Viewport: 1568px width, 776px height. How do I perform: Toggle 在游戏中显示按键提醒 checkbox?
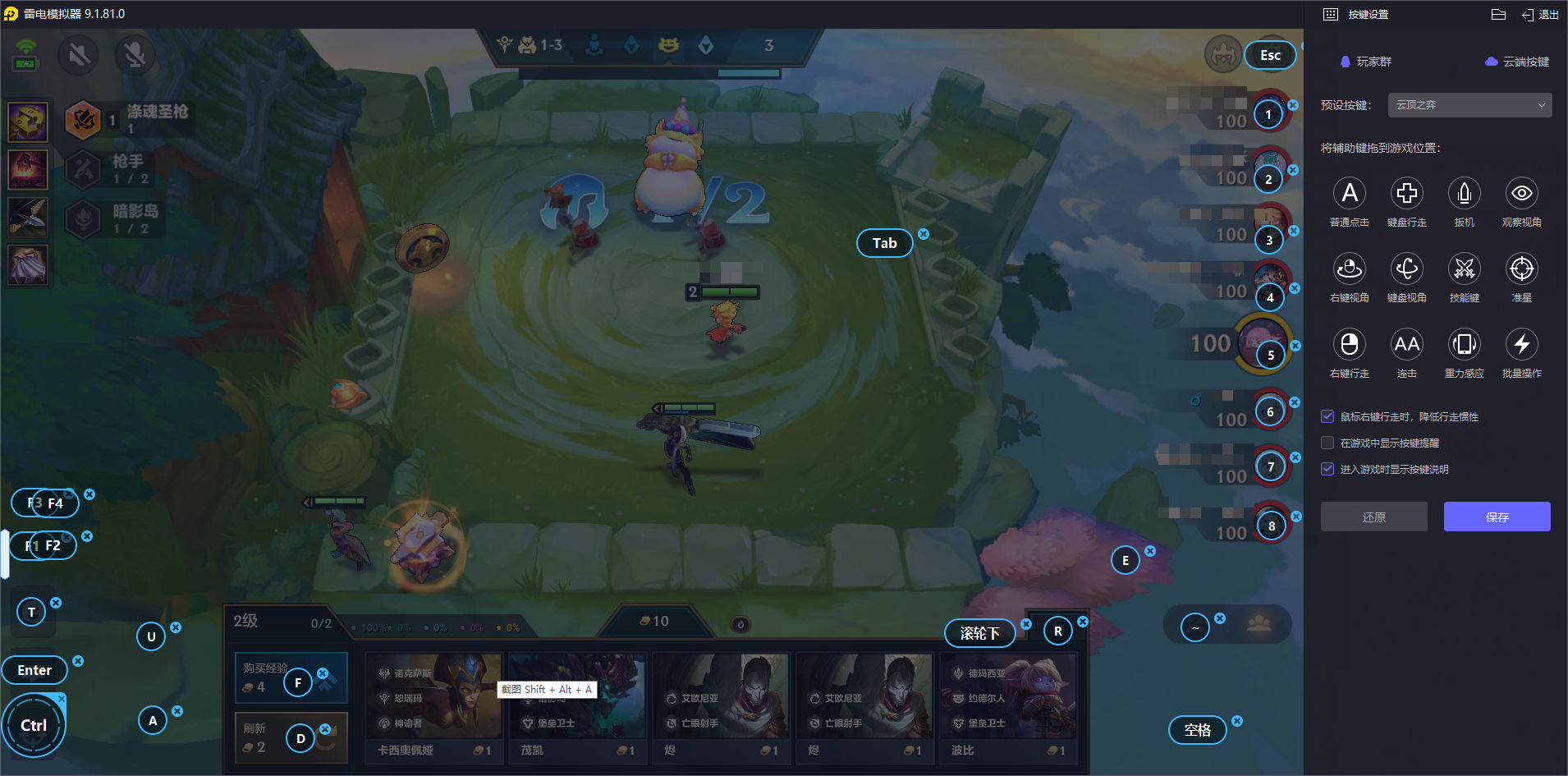click(x=1327, y=443)
